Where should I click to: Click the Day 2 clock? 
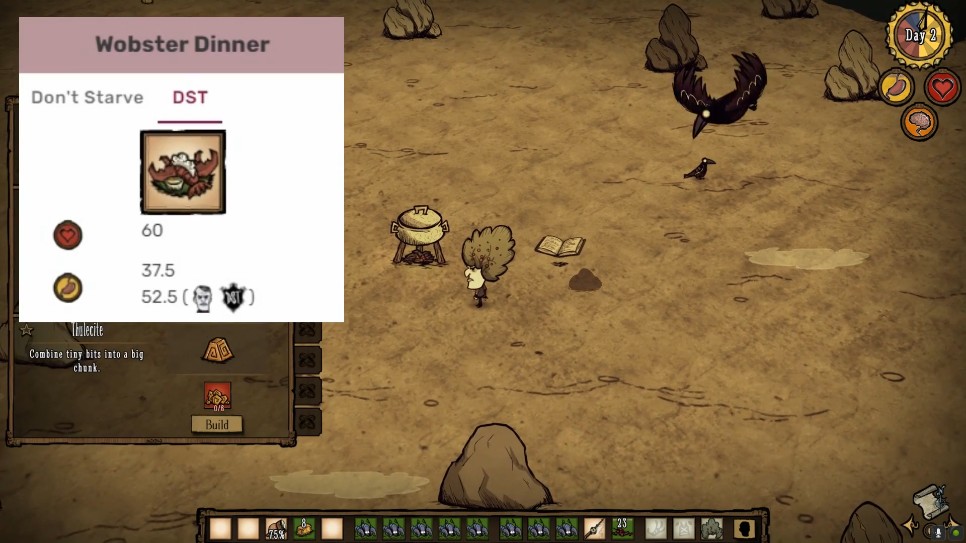point(918,36)
